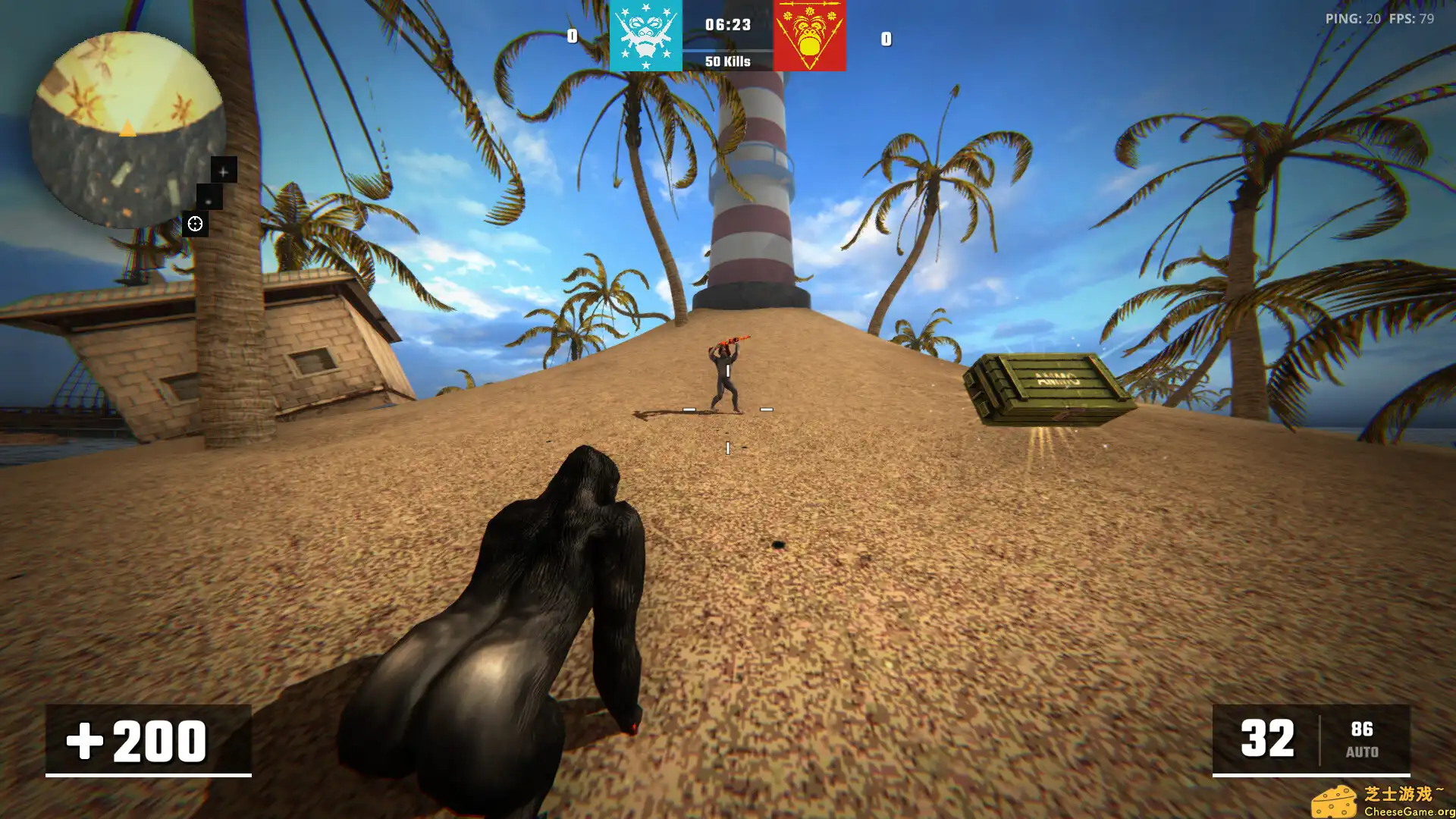Recenter the minimap using the crosshair button
1456x819 pixels.
coord(195,224)
